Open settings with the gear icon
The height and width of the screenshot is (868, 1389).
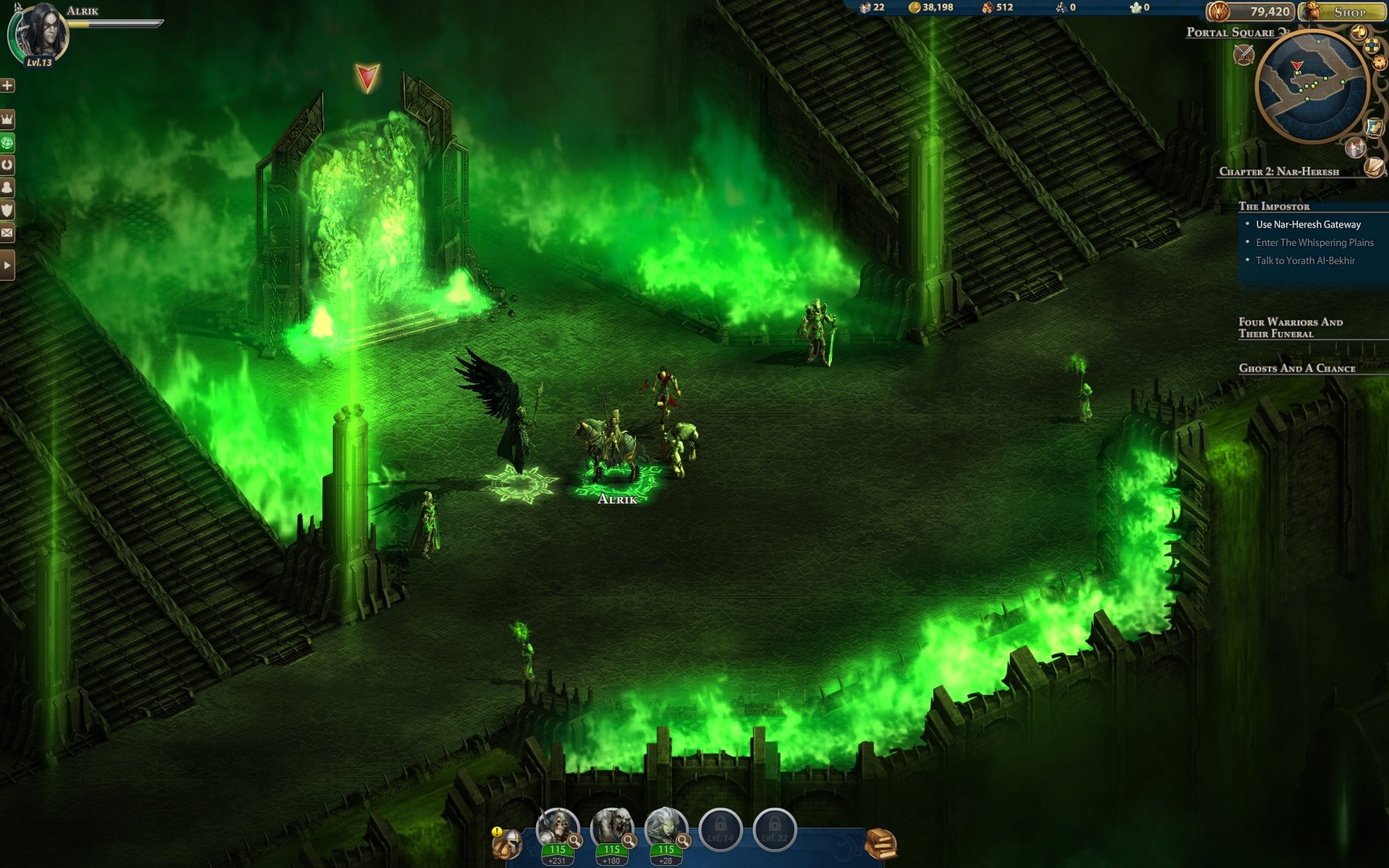coord(1379,62)
